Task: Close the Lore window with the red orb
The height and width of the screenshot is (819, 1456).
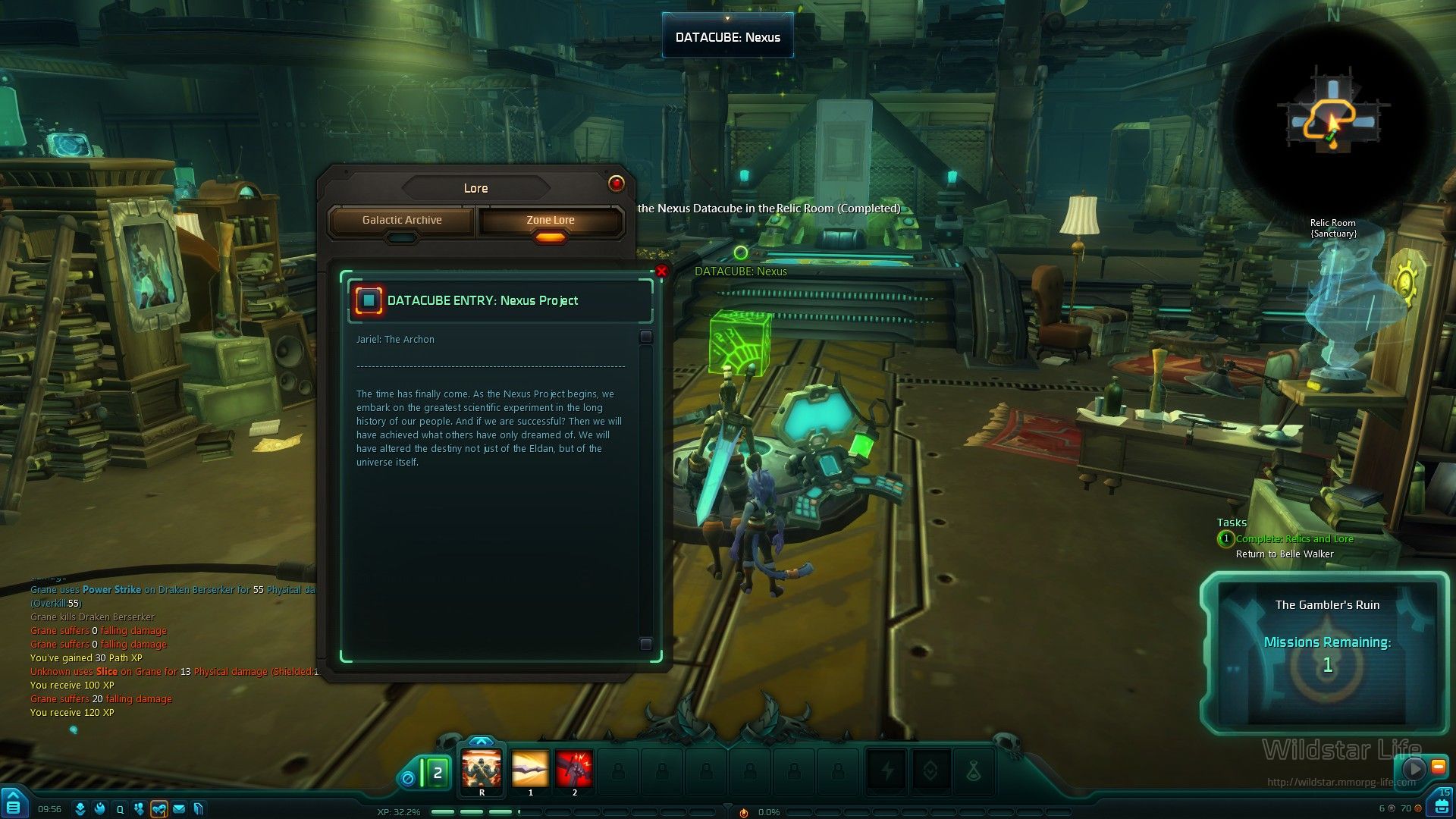Action: point(616,184)
